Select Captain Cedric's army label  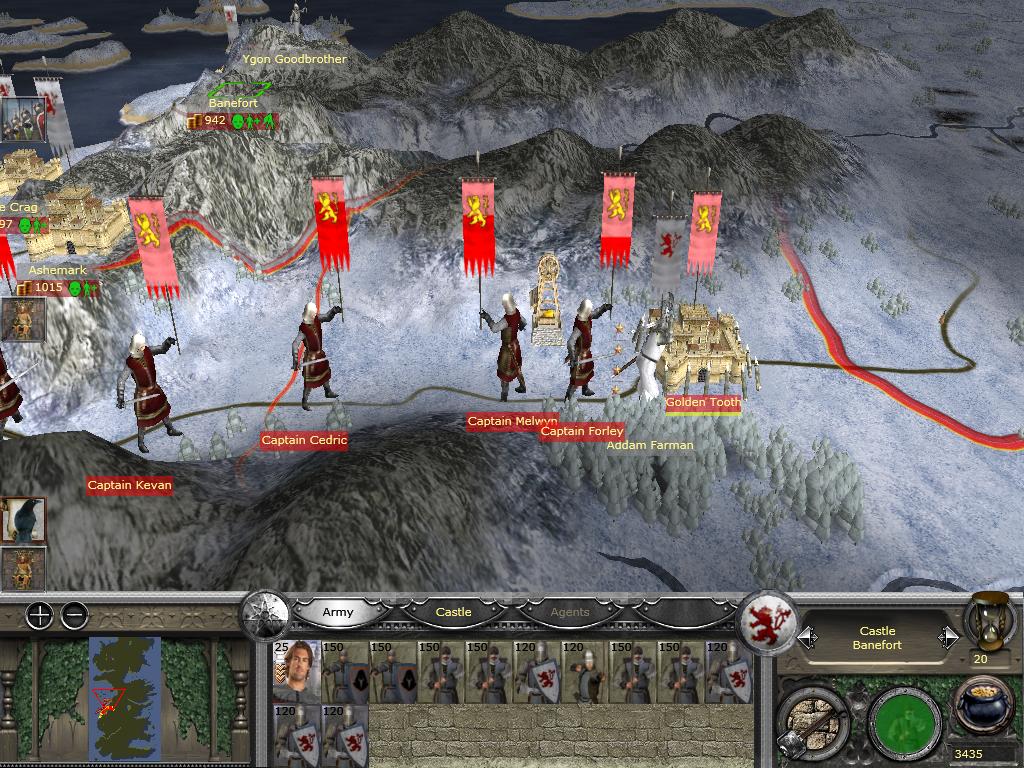(304, 440)
